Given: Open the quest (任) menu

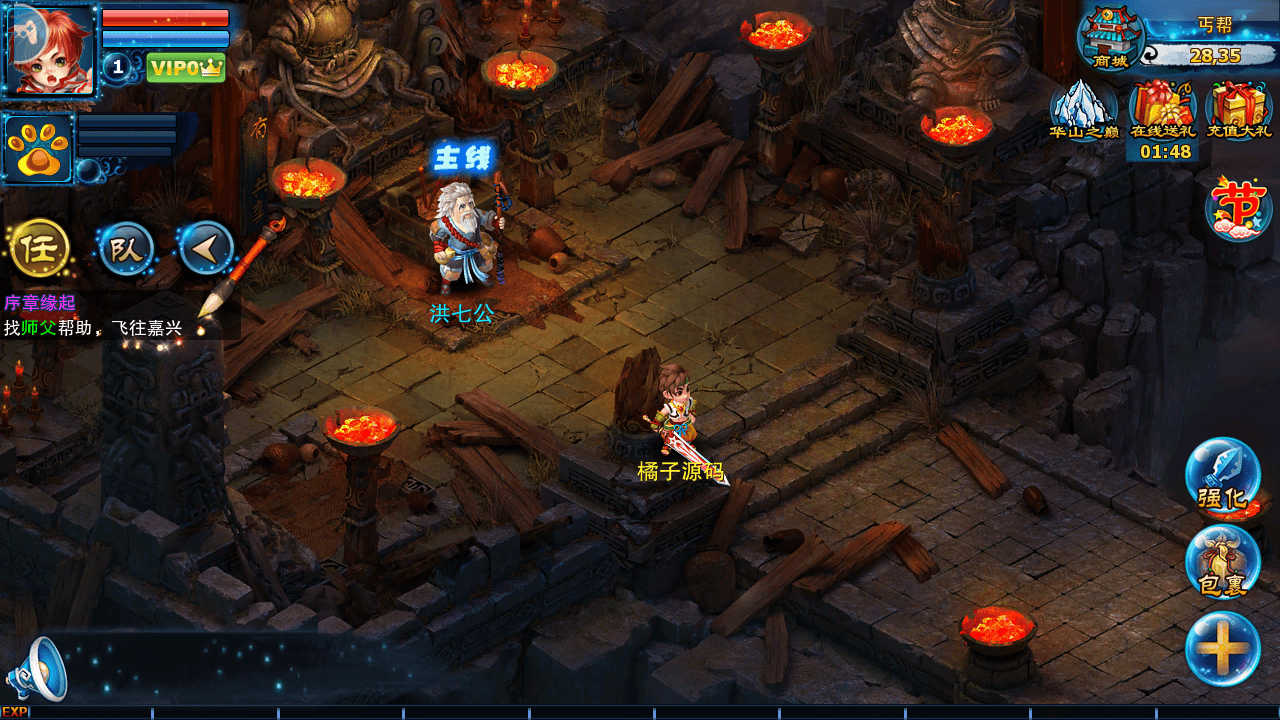Looking at the screenshot, I should point(39,247).
